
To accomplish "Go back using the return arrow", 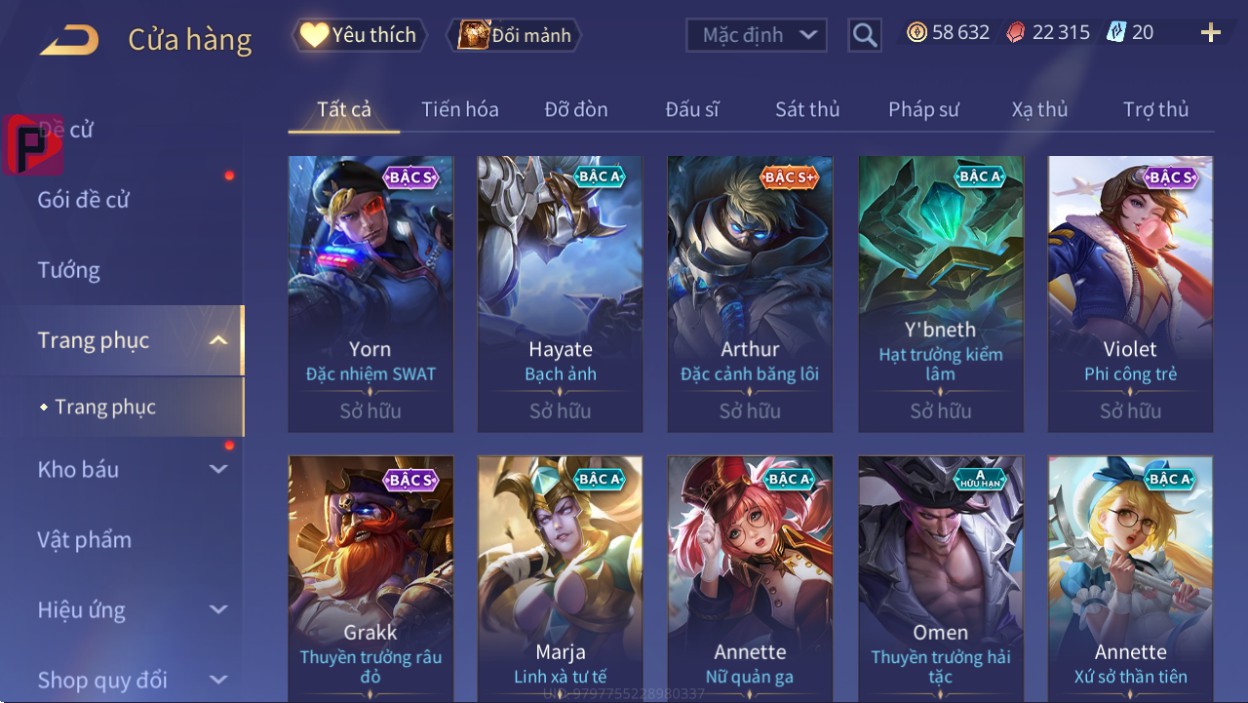I will coord(69,40).
